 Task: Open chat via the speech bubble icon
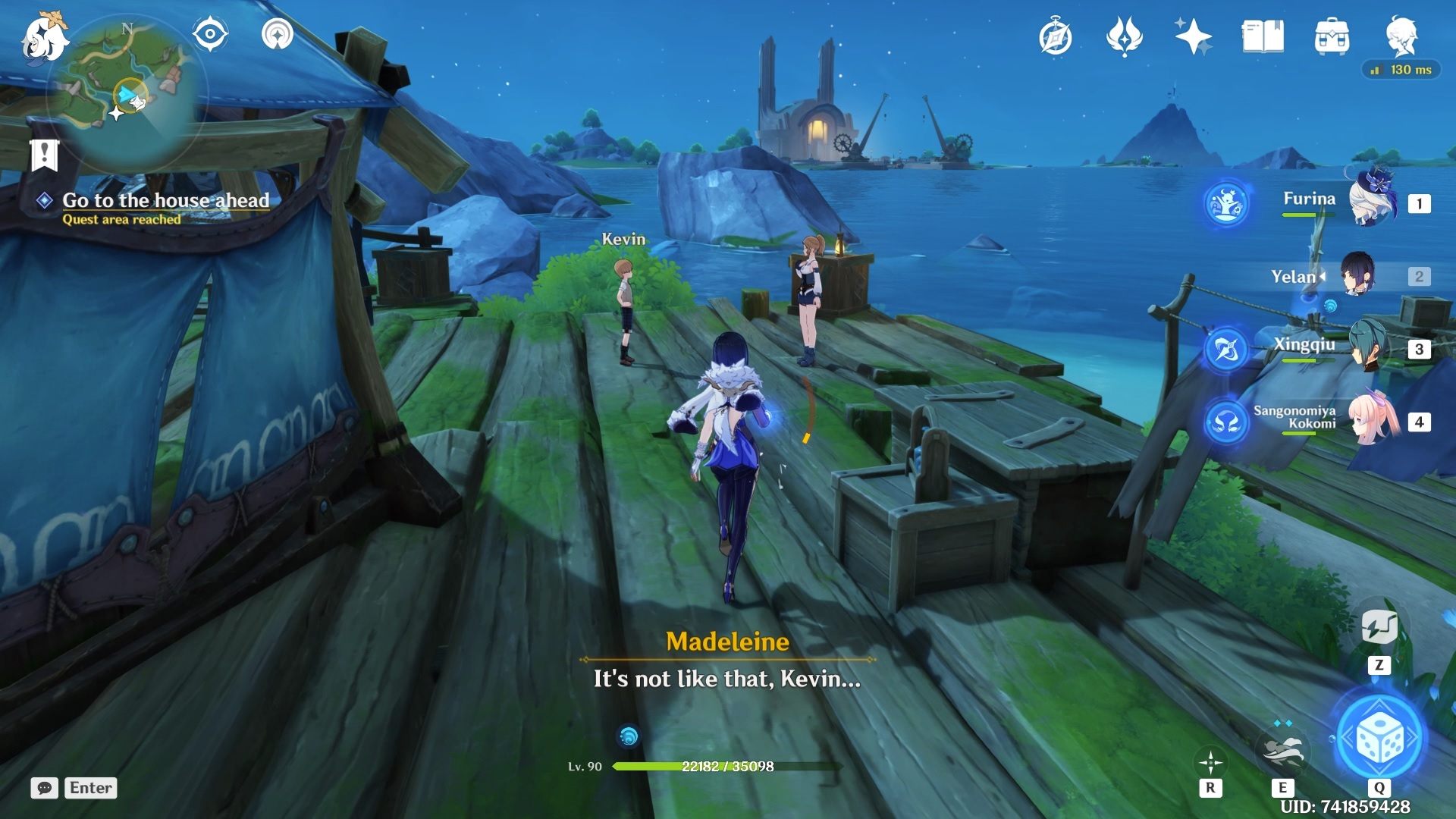tap(45, 789)
